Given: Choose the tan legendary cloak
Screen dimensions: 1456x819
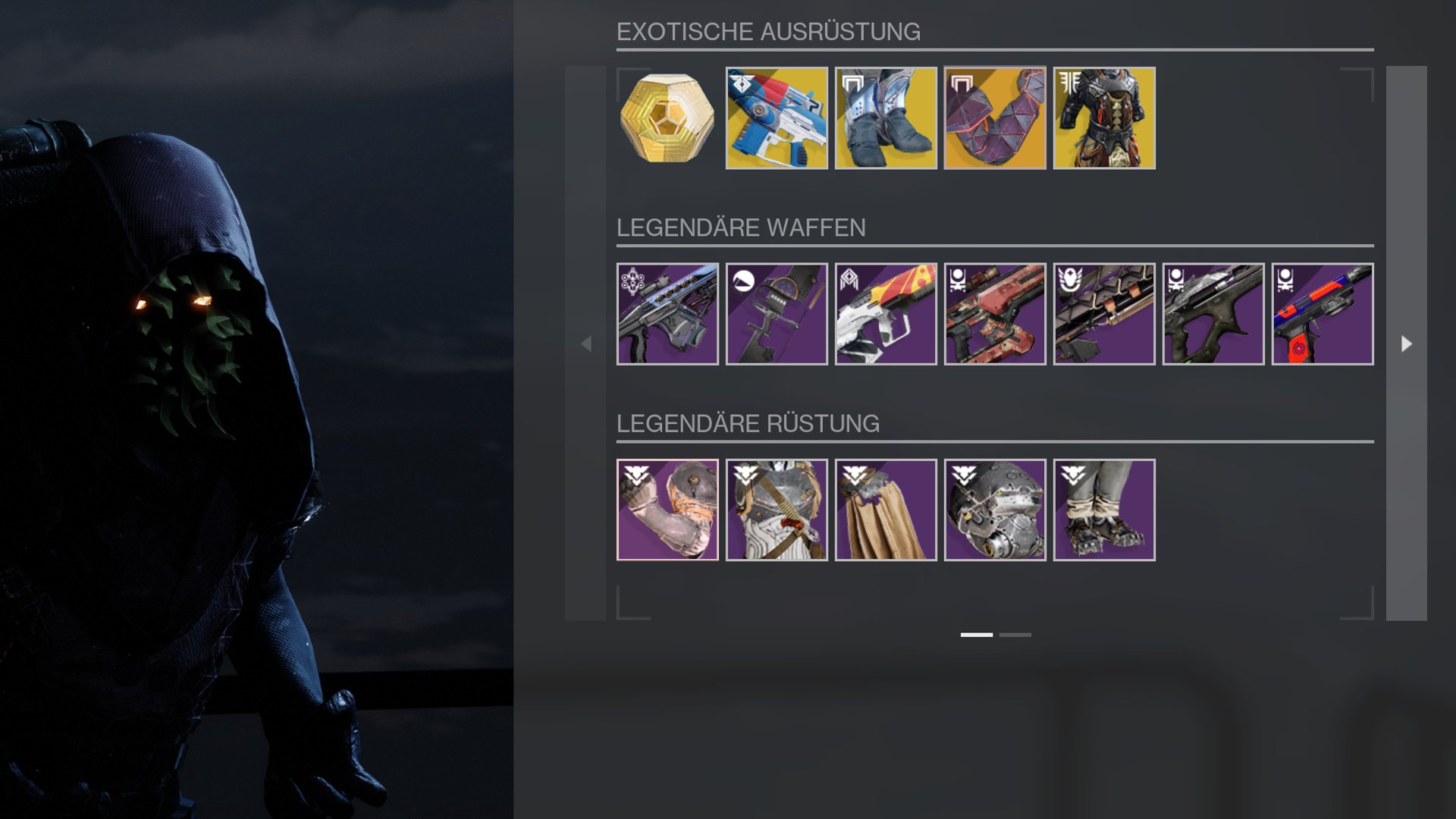Looking at the screenshot, I should point(886,510).
